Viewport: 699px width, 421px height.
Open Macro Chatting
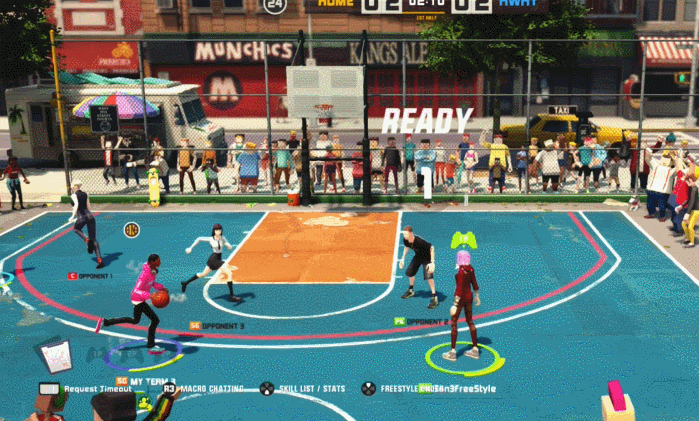(210, 389)
